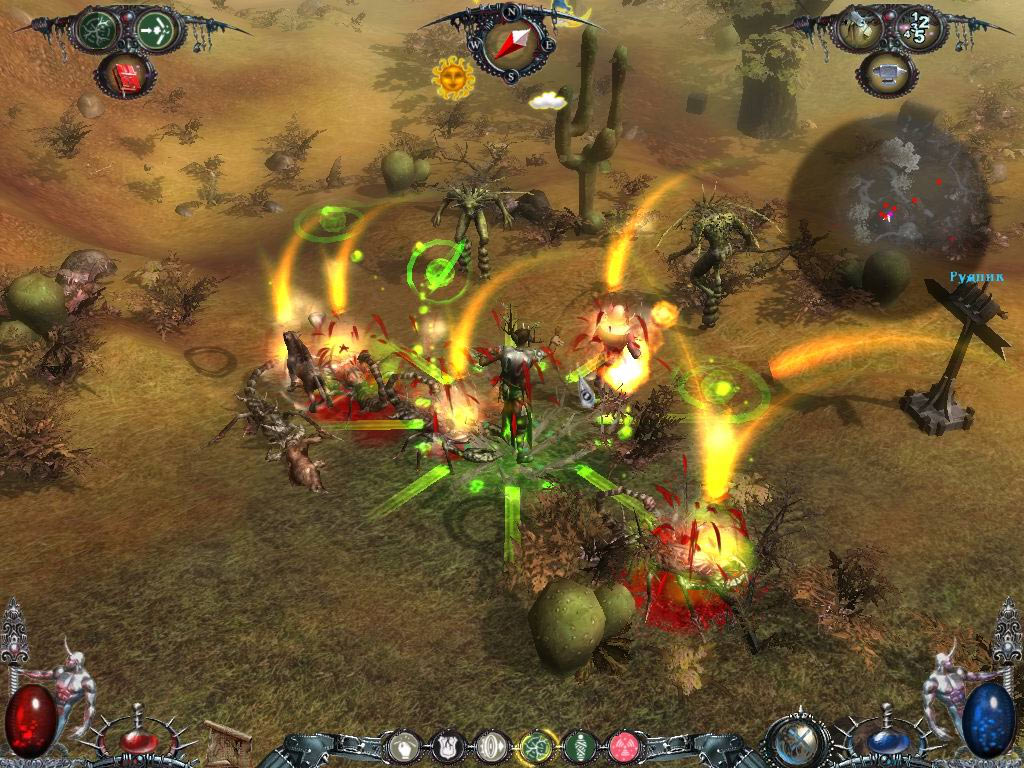
Task: Select the pink triangle skill slot
Action: [625, 746]
